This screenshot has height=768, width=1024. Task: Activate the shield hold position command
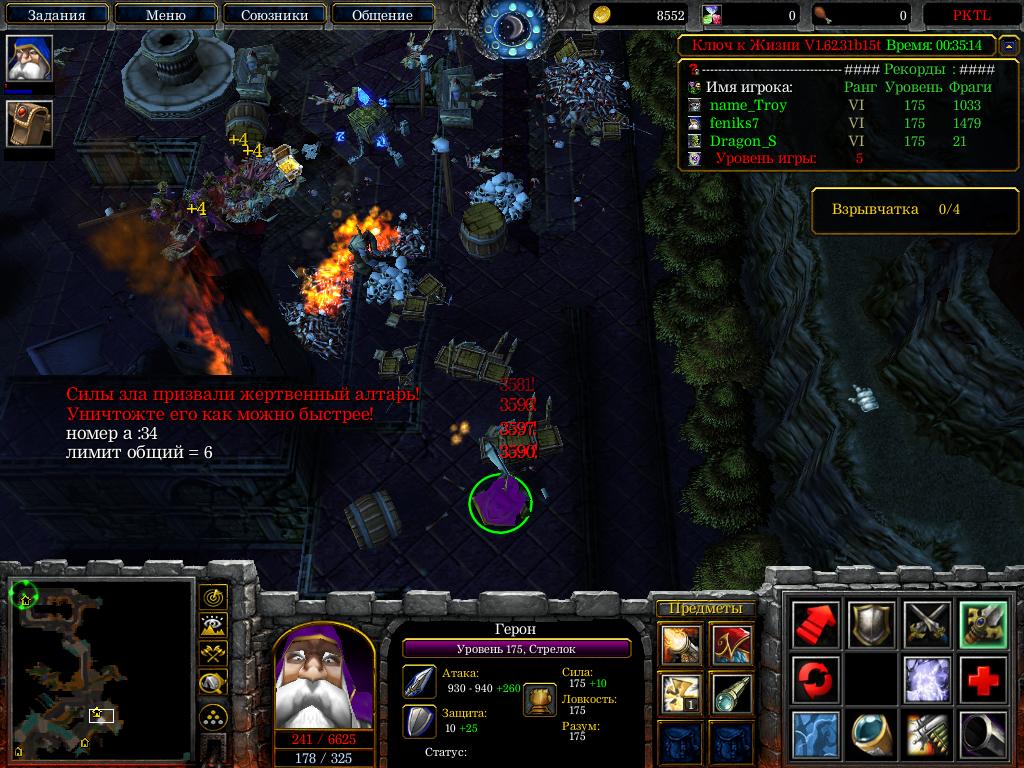(872, 625)
